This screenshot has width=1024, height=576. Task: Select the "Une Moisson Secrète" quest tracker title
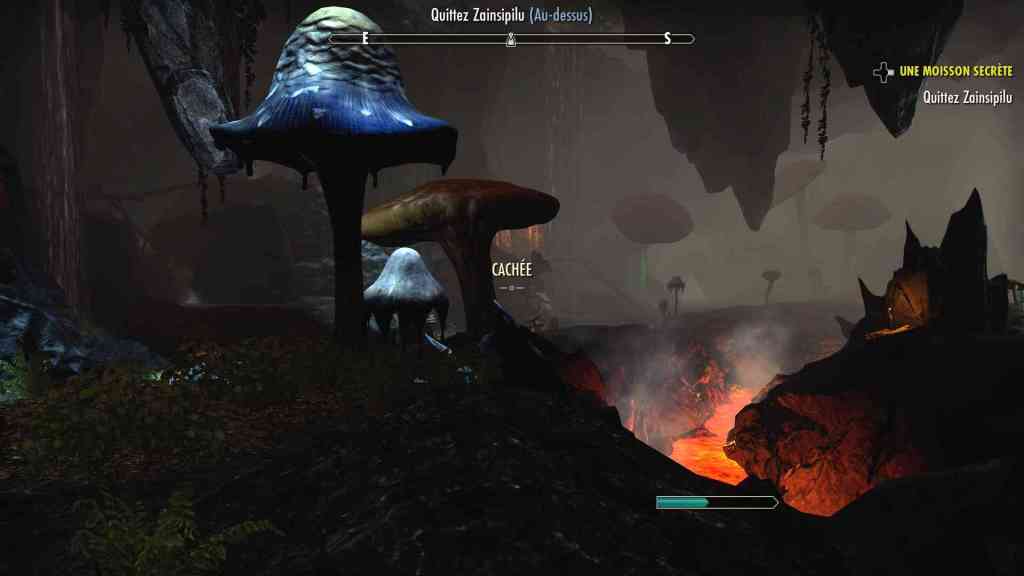click(955, 72)
